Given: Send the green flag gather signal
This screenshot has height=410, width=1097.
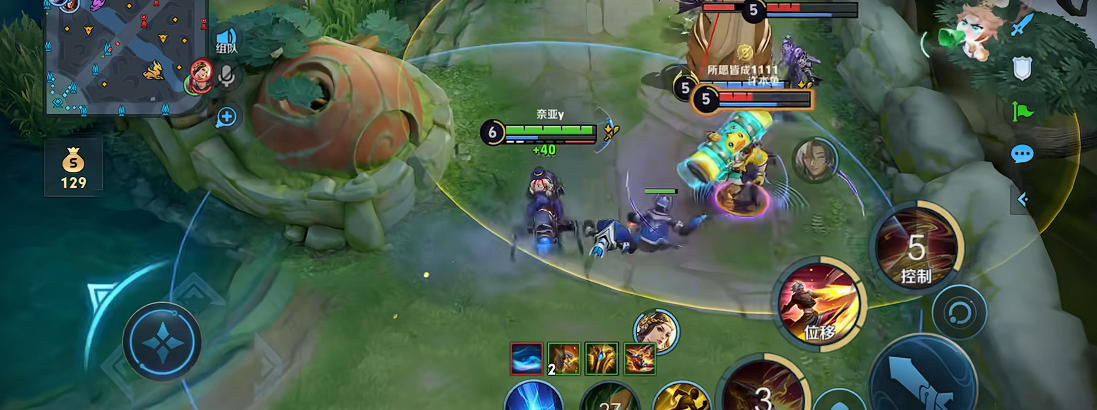Looking at the screenshot, I should [x=1021, y=111].
